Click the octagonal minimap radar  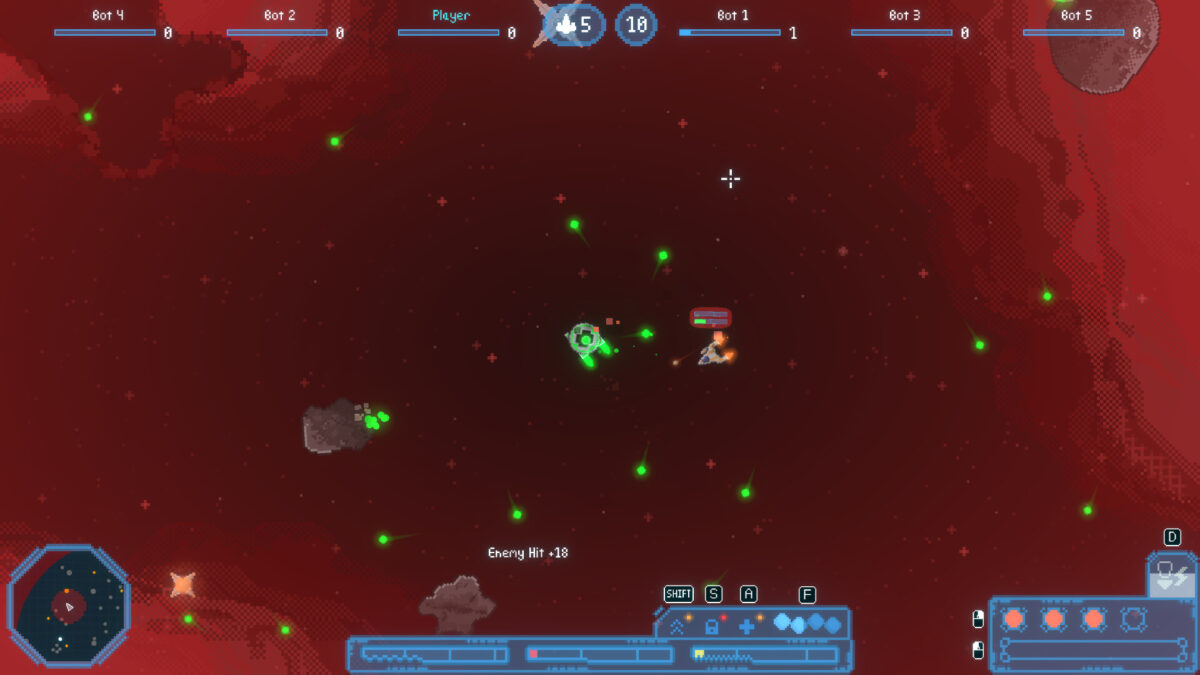69,605
